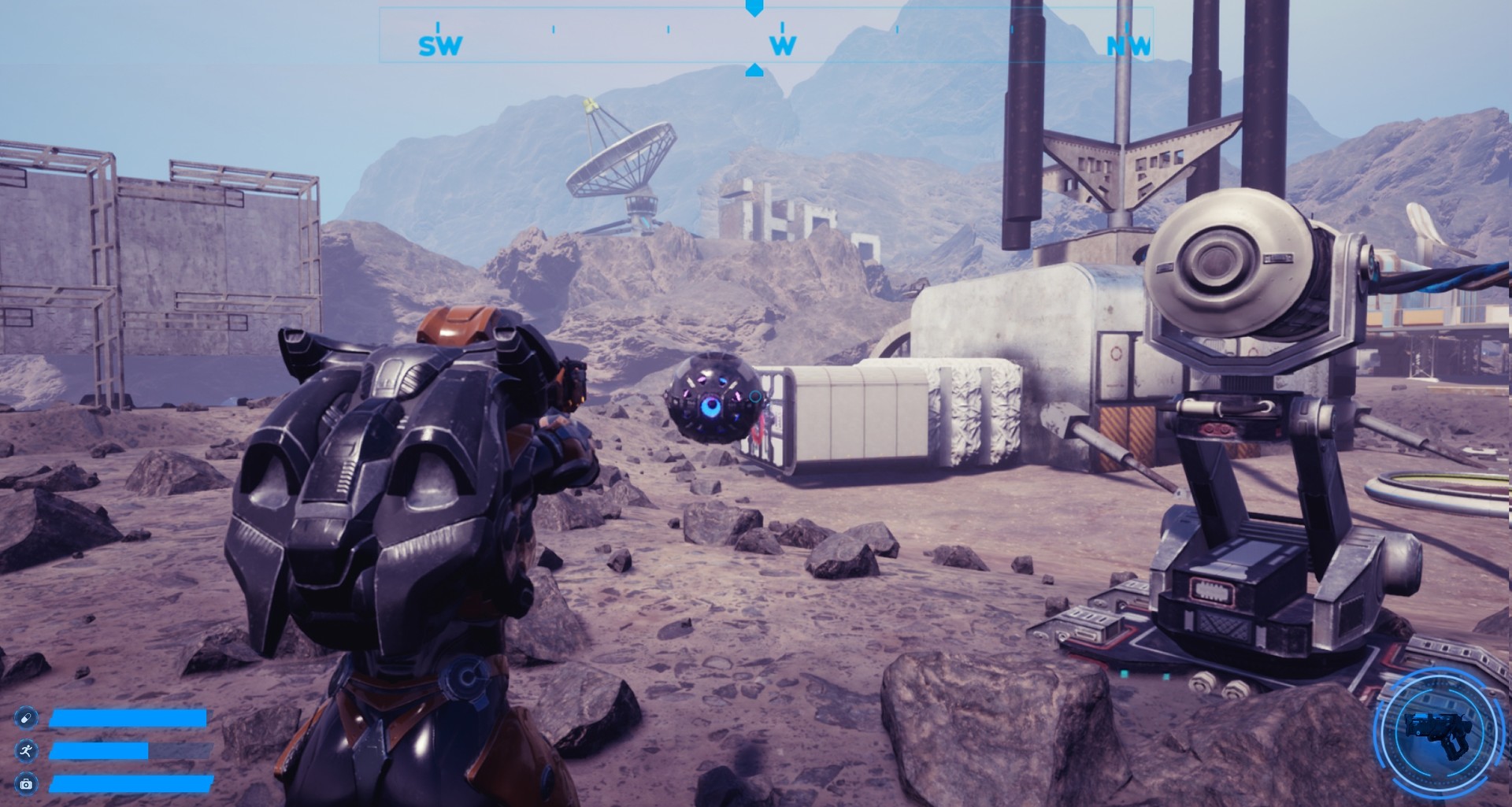Click the W heading on the compass
This screenshot has width=1512, height=807.
pyautogui.click(x=783, y=46)
